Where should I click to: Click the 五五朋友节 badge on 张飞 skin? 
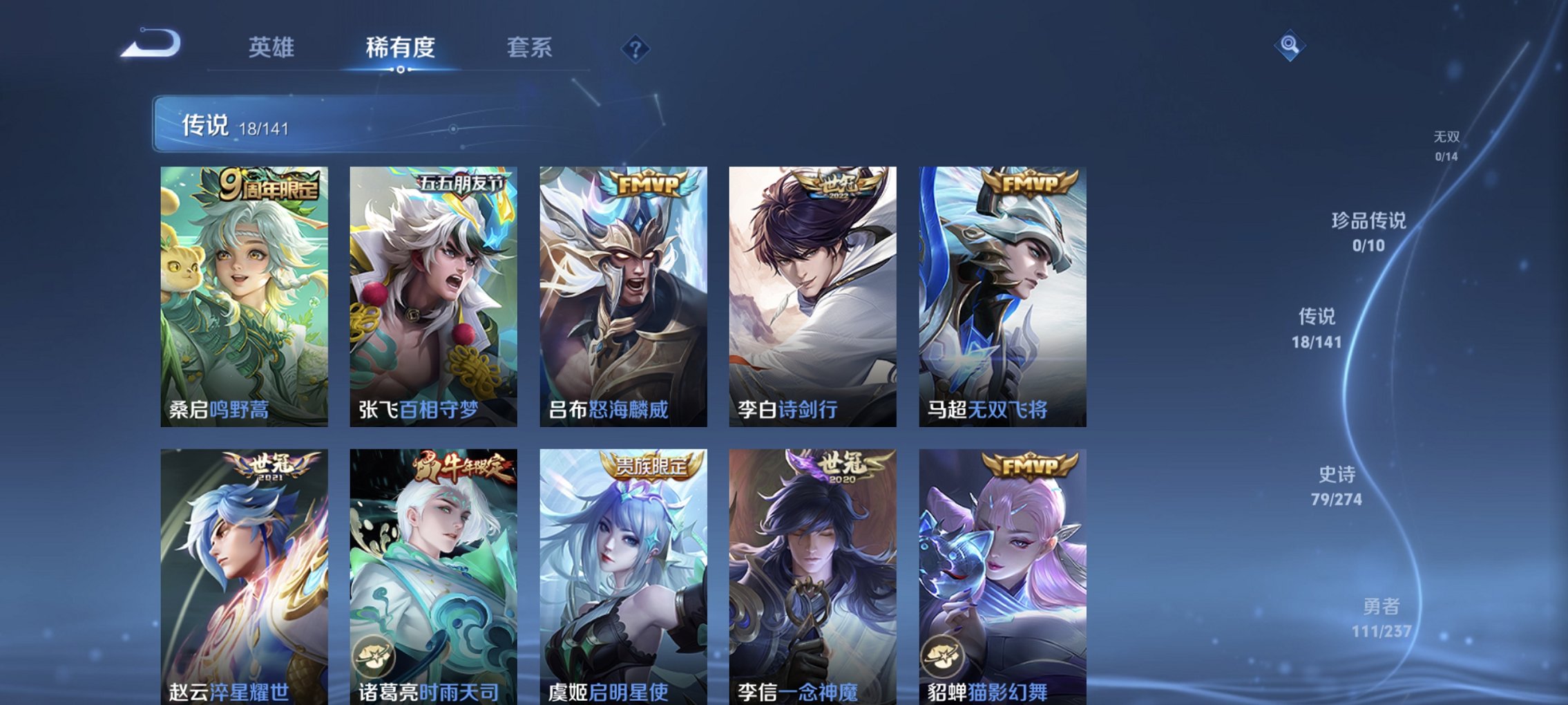pyautogui.click(x=463, y=181)
